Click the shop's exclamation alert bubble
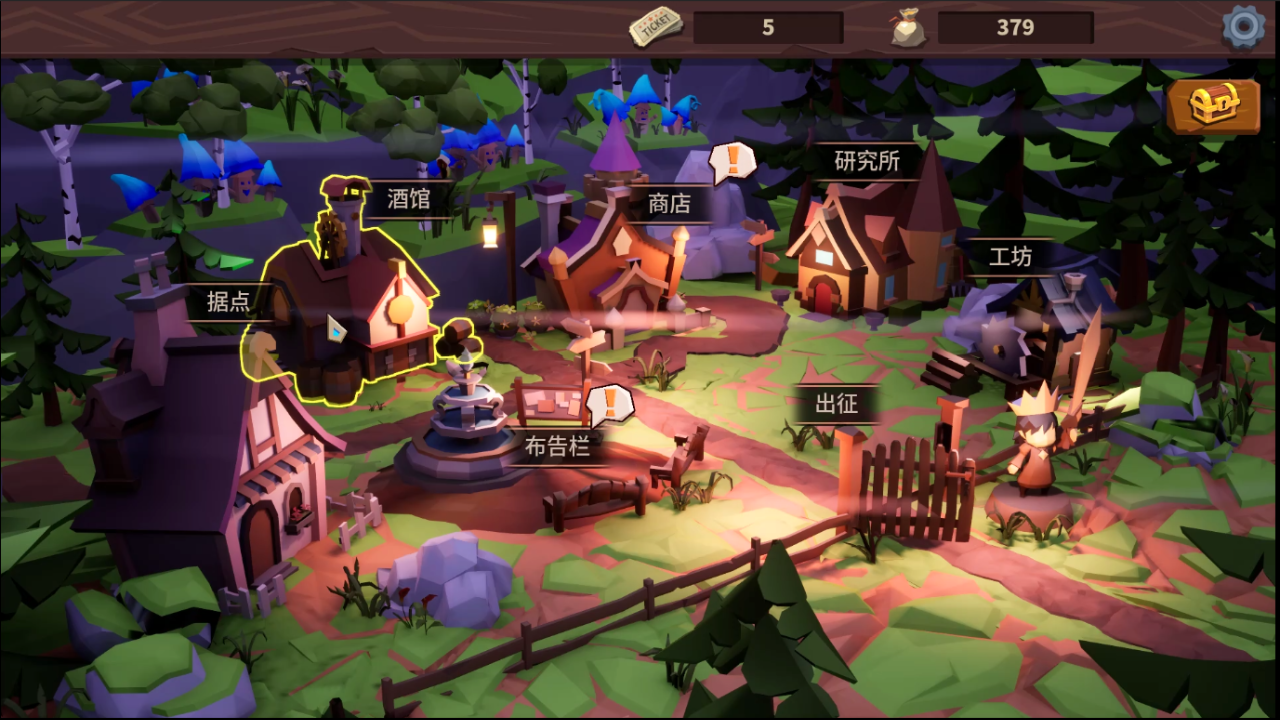The width and height of the screenshot is (1280, 720). click(x=733, y=159)
